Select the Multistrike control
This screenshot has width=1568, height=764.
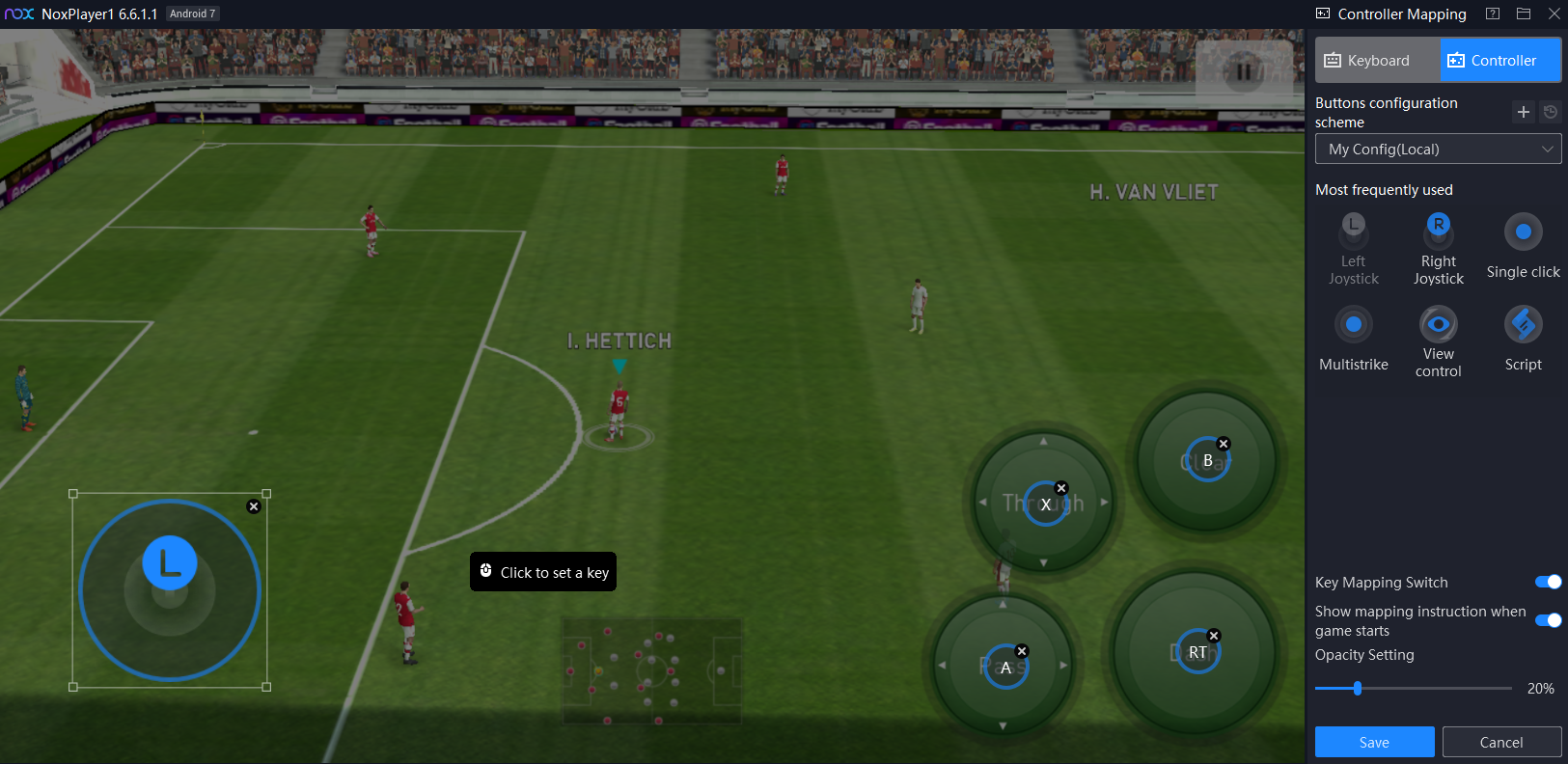pos(1354,339)
